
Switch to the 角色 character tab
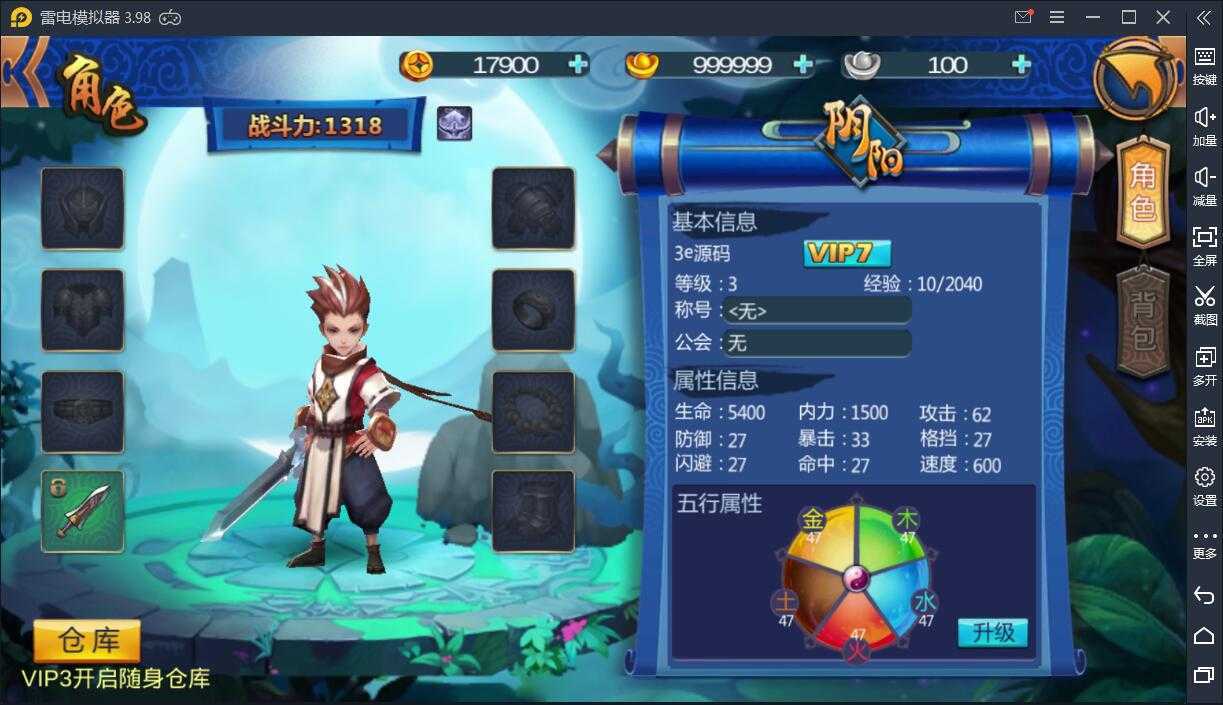[1142, 192]
